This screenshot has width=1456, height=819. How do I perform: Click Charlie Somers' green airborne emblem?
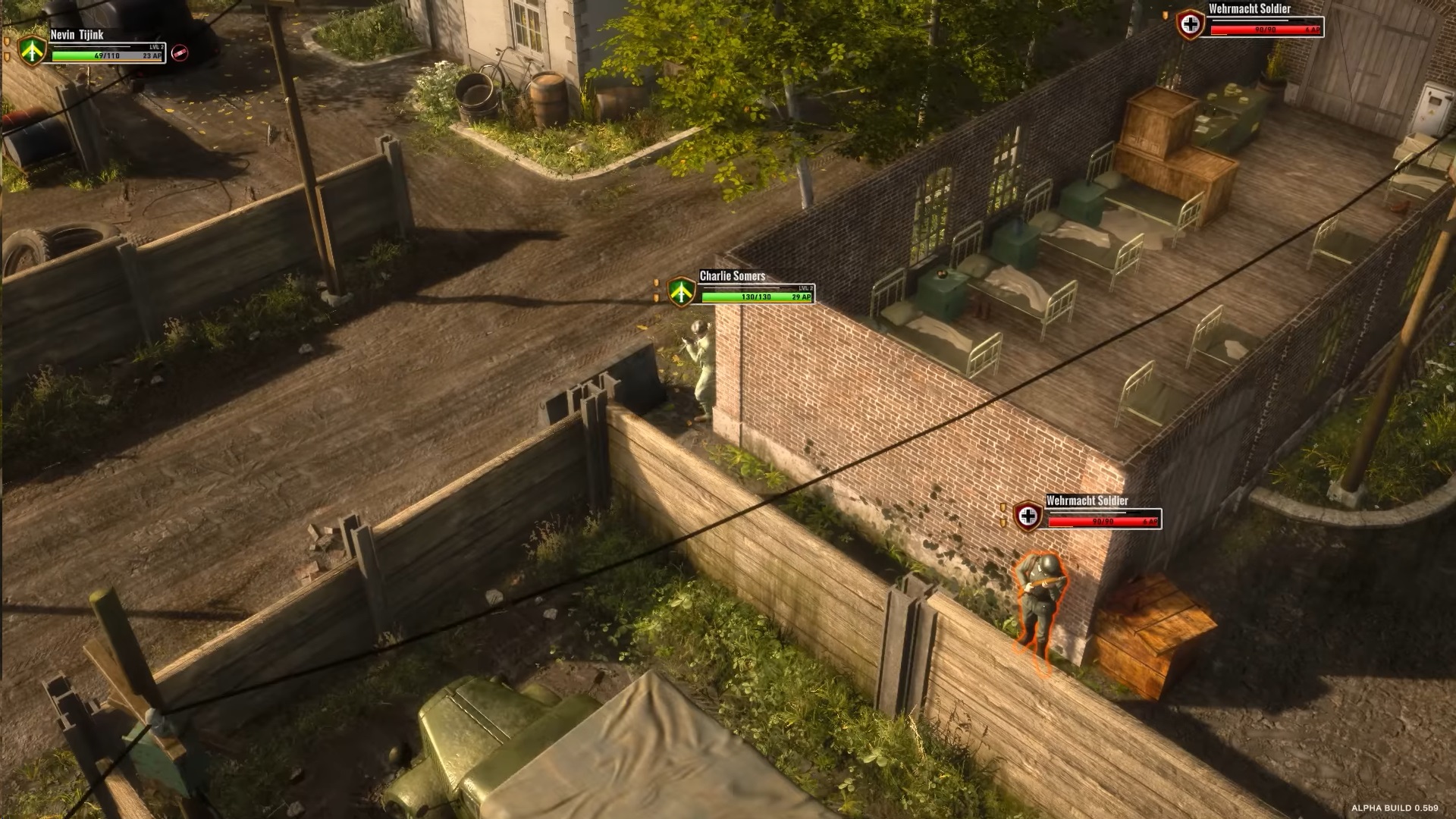click(682, 290)
